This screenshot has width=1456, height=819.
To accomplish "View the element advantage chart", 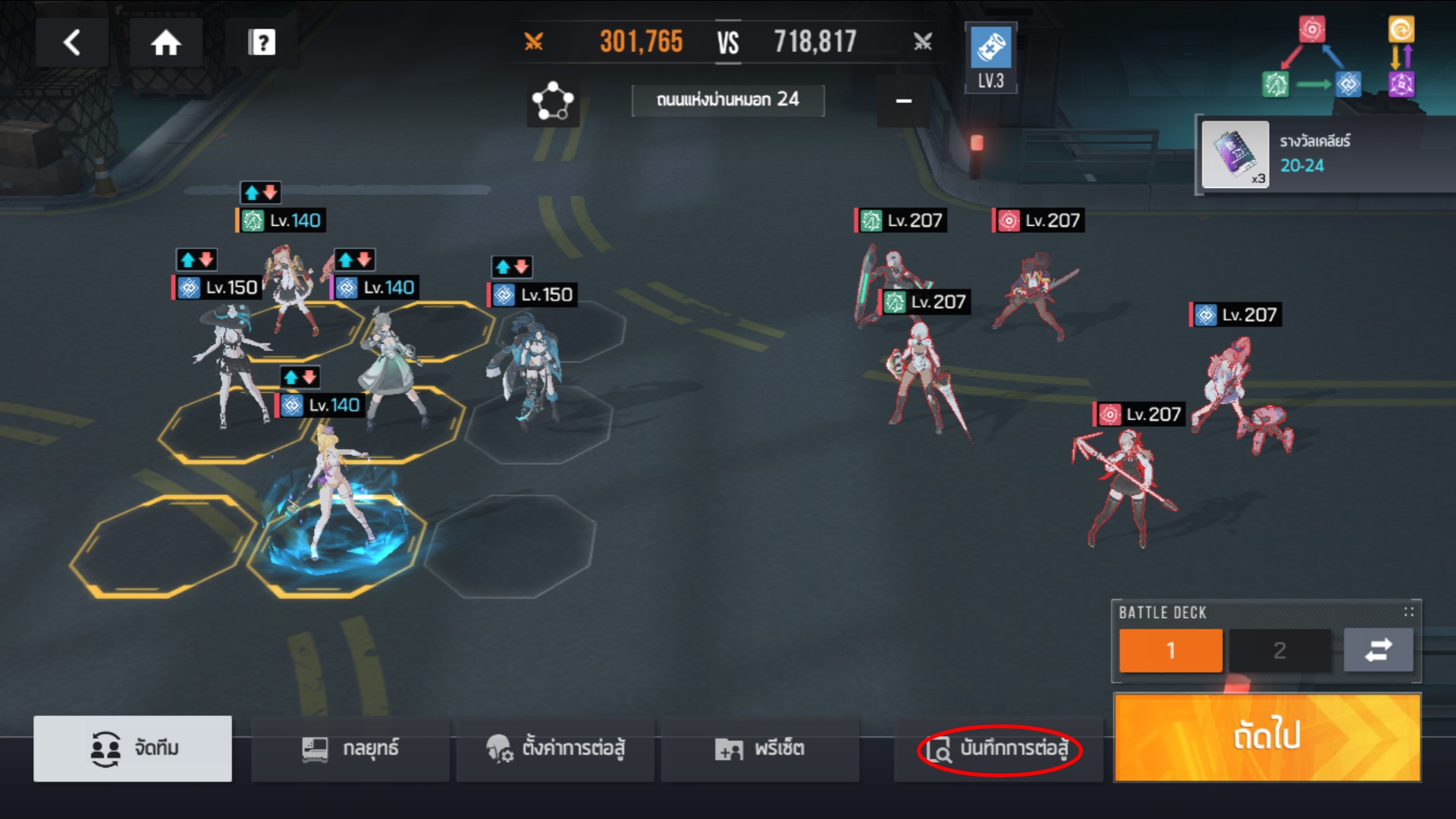I will 1338,58.
